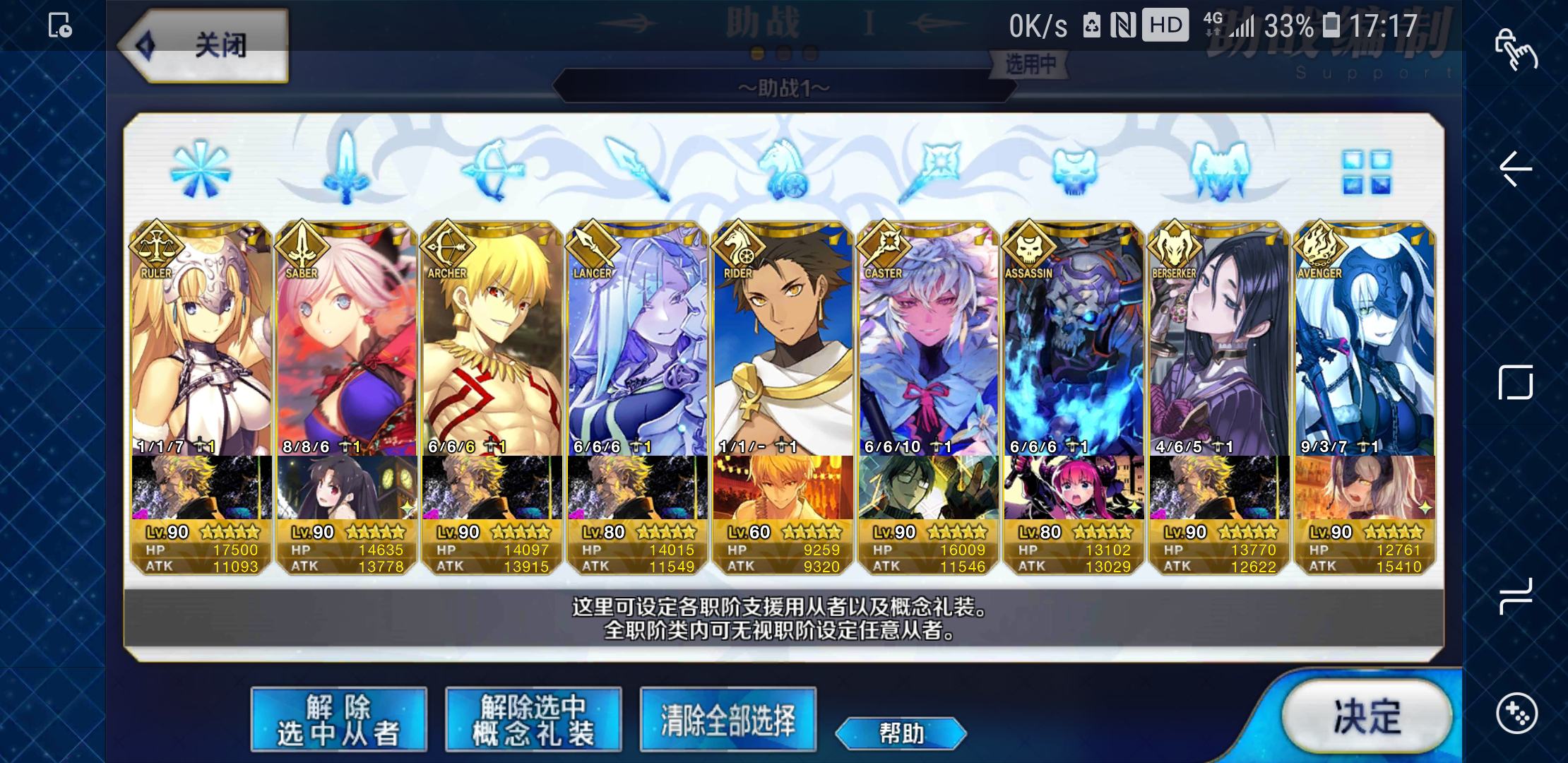Click 解除选中概念礼装 to remove the craft essence
Screen dimensions: 1568x763
coord(533,719)
